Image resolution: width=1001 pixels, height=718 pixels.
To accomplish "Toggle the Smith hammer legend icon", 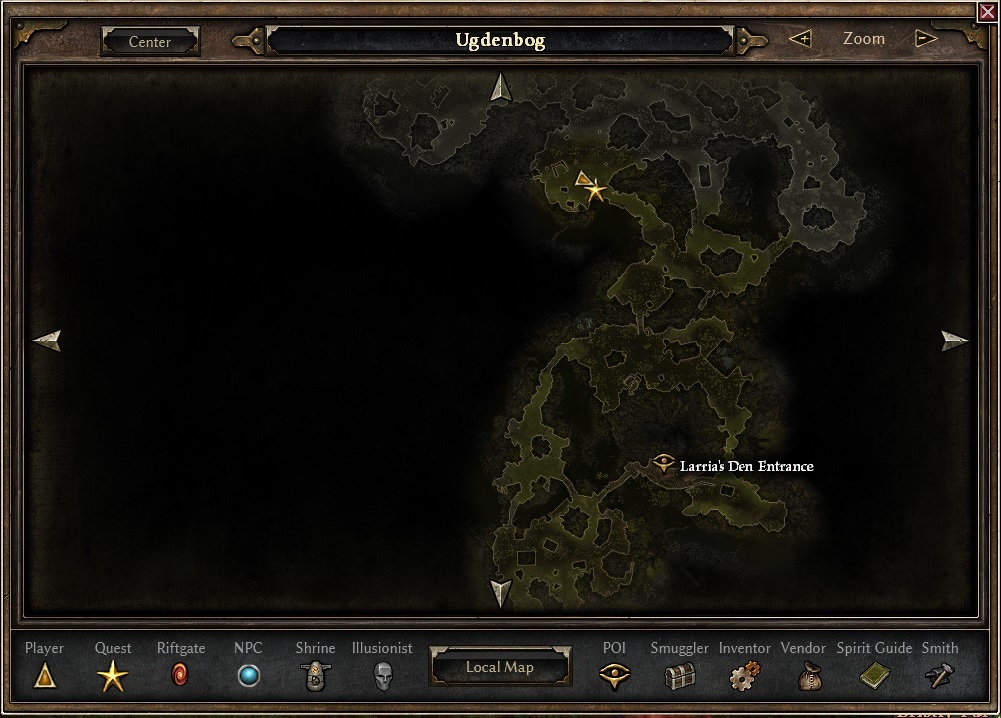I will click(x=940, y=676).
